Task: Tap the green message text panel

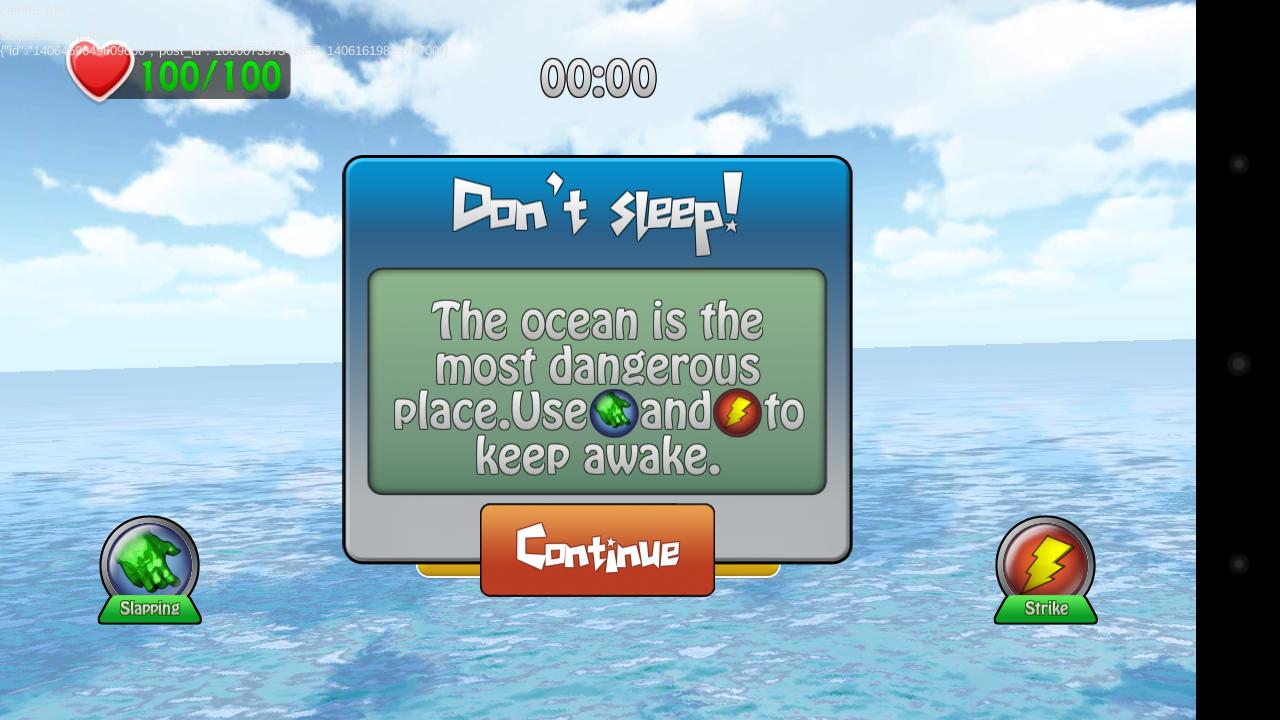Action: pos(597,380)
